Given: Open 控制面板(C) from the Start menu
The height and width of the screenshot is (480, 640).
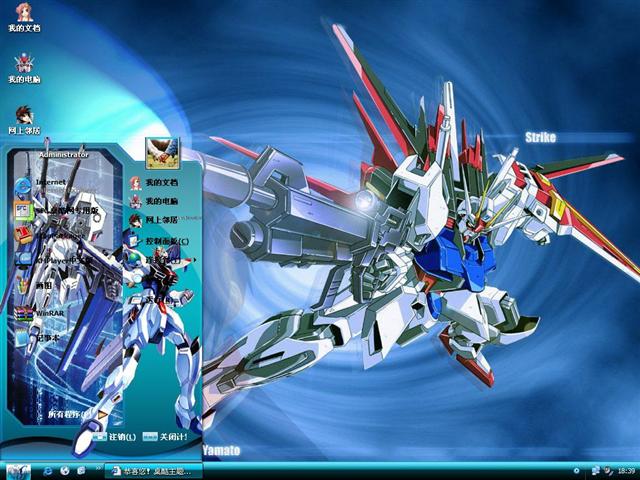Looking at the screenshot, I should click(158, 241).
